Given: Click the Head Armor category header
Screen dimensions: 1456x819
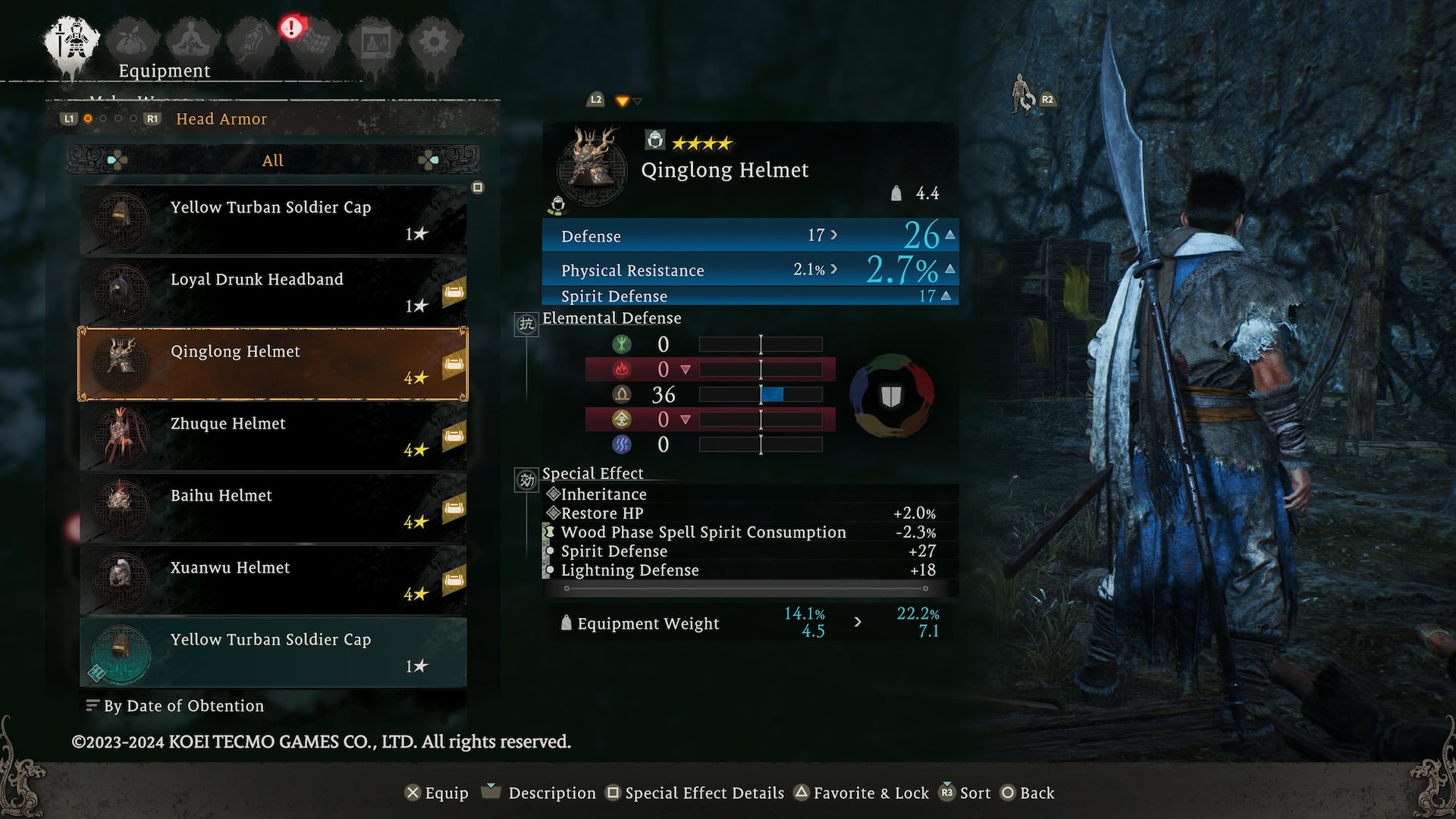Looking at the screenshot, I should click(x=221, y=119).
